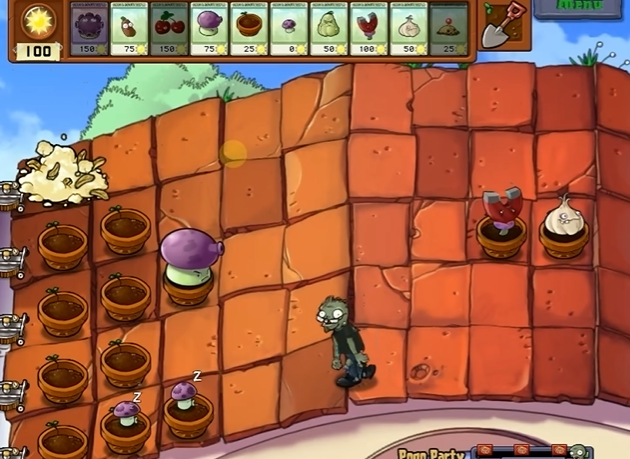The height and width of the screenshot is (459, 630).
Task: Choose the free Puff-shroom seed packet
Action: click(x=290, y=27)
